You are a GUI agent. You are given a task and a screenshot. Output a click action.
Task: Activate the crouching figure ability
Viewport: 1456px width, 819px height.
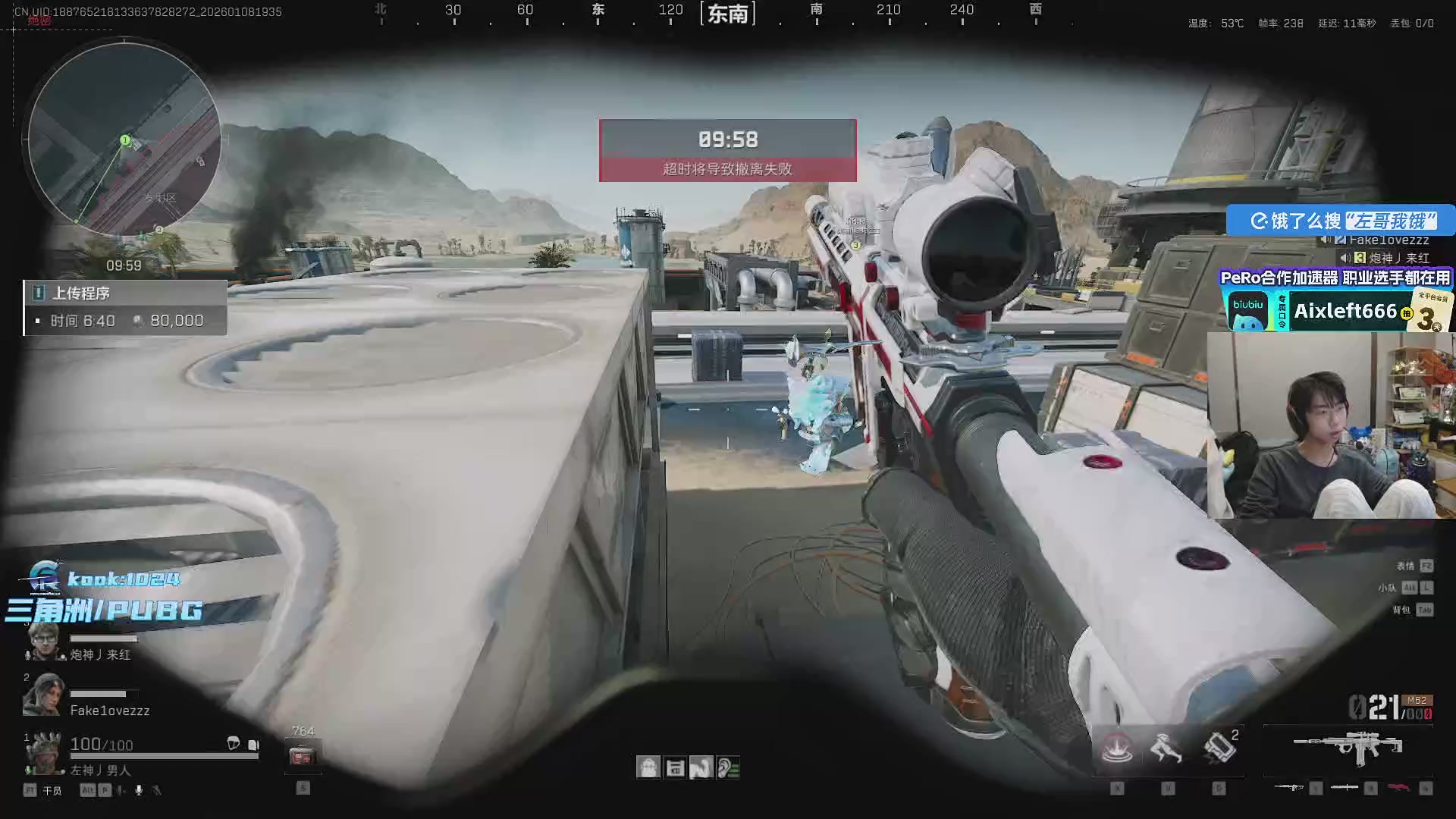pos(1167,748)
